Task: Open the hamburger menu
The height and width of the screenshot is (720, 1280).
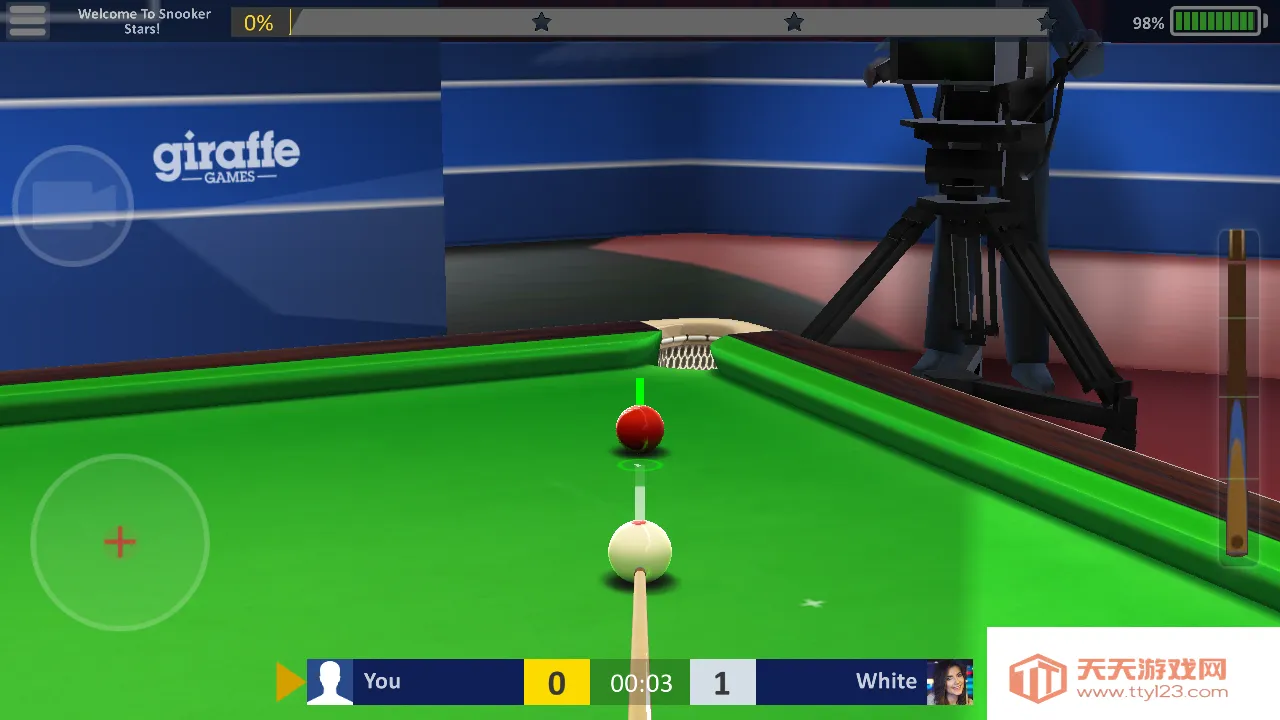Action: tap(27, 20)
